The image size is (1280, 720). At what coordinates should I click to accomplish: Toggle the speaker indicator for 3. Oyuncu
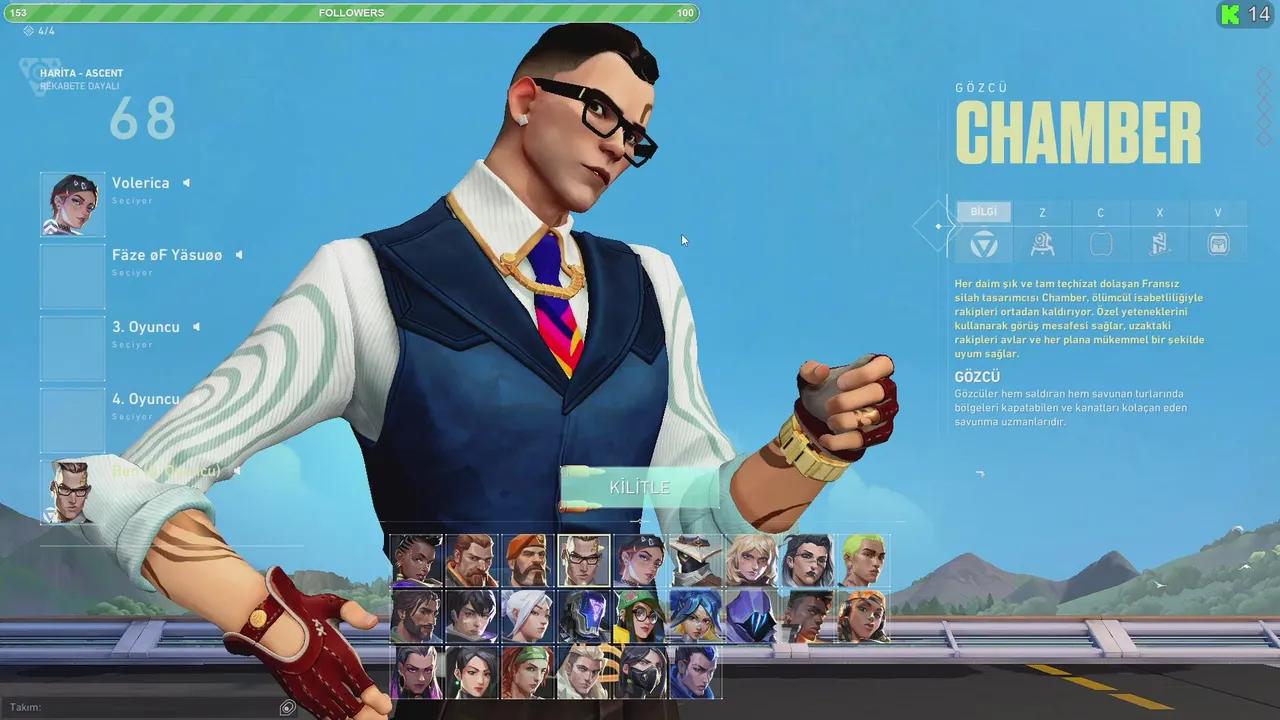click(x=196, y=326)
